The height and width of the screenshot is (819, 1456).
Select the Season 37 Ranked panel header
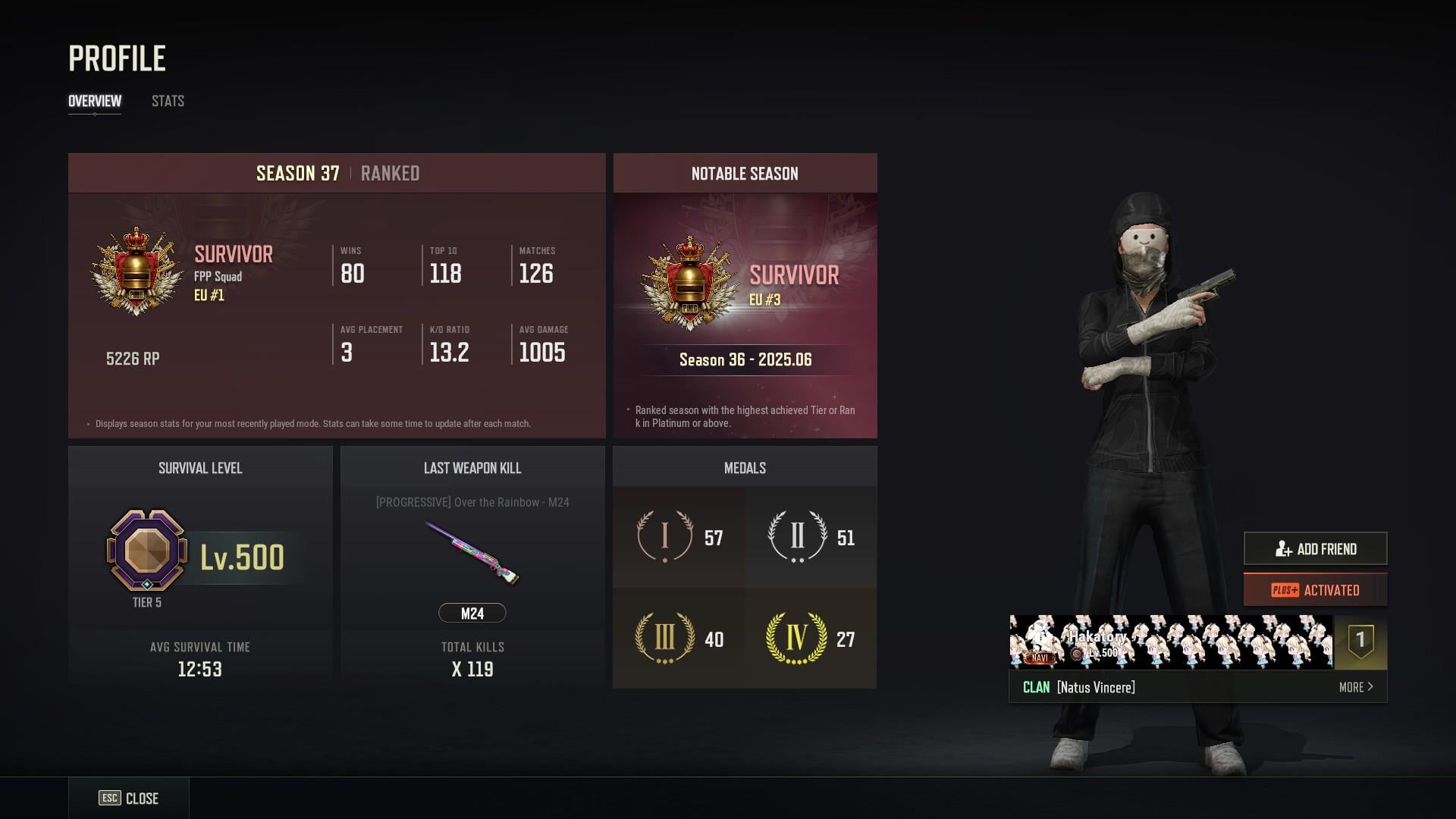click(x=337, y=174)
